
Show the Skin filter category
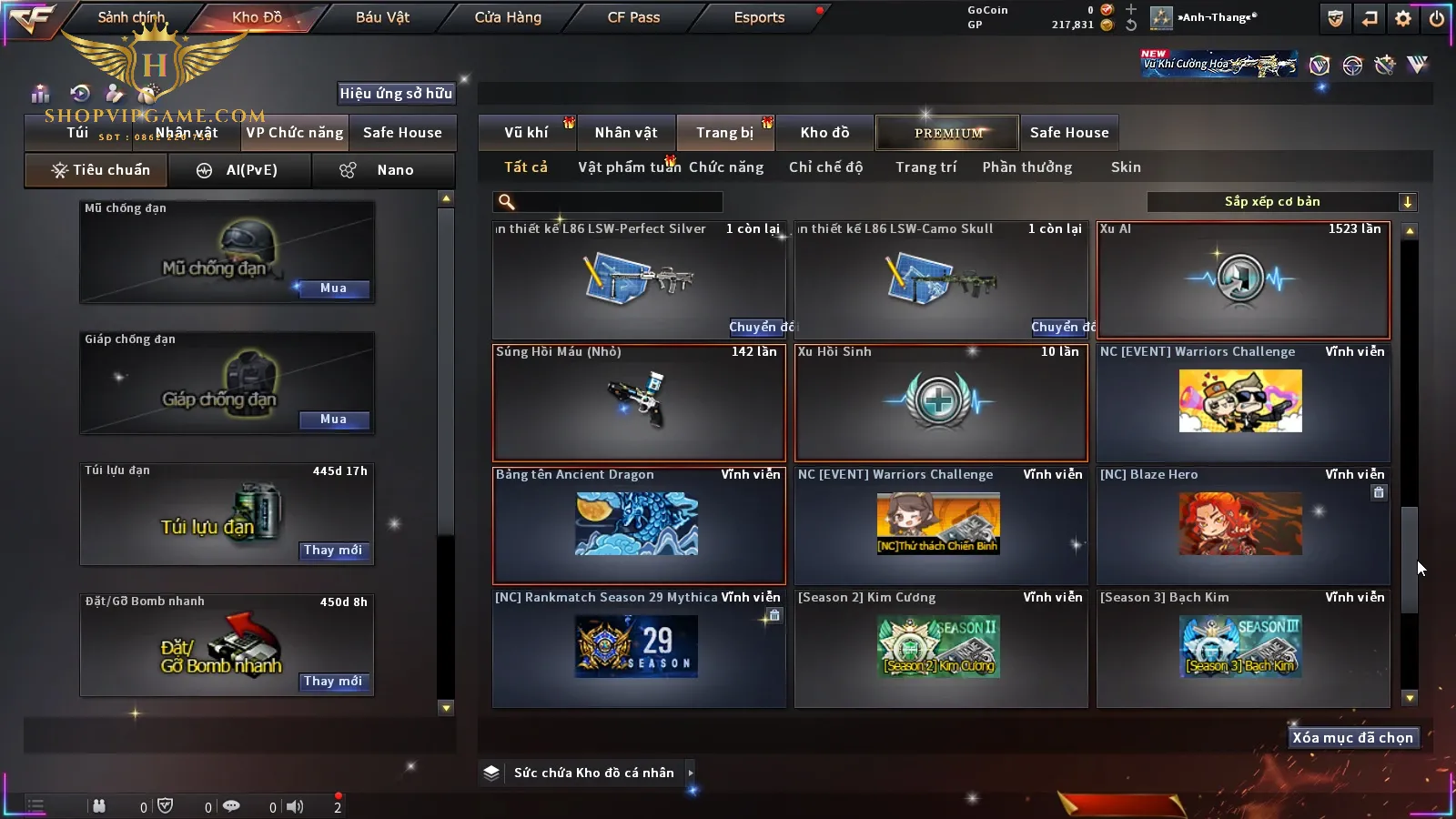coord(1126,167)
